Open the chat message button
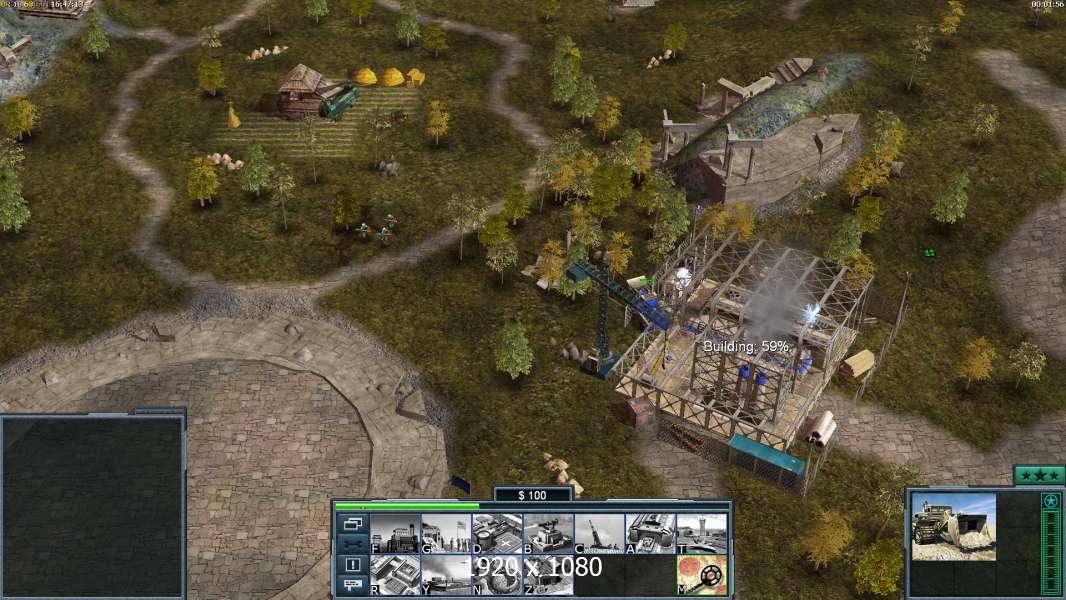1066x600 pixels. click(x=352, y=585)
